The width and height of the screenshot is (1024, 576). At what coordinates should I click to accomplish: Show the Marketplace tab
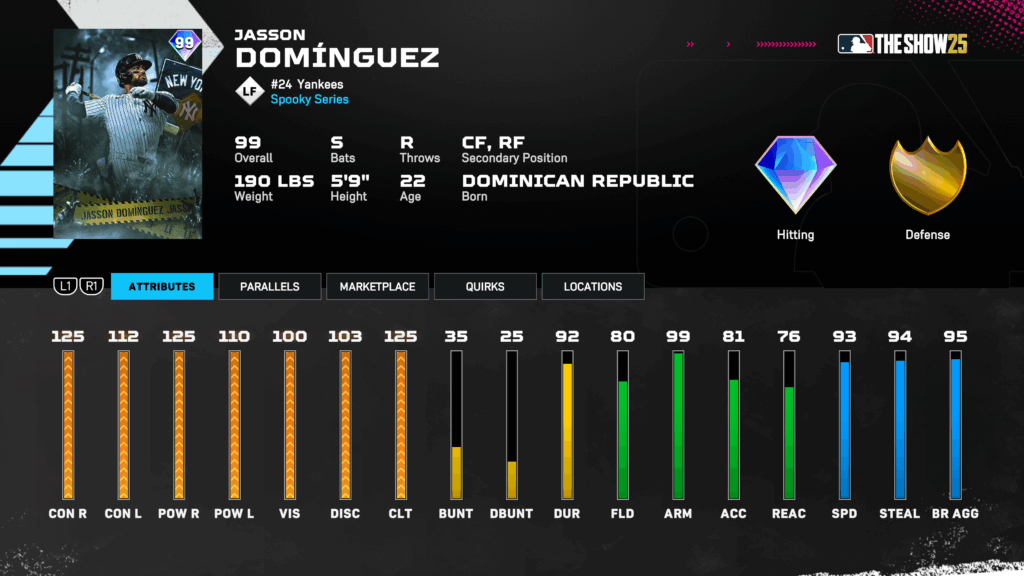[x=377, y=287]
